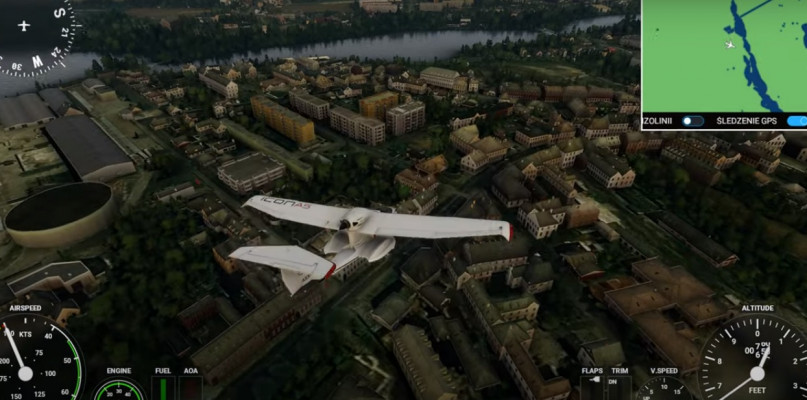Toggle the Izolinii (isolines) map switch
Image resolution: width=807 pixels, height=400 pixels.
point(692,121)
